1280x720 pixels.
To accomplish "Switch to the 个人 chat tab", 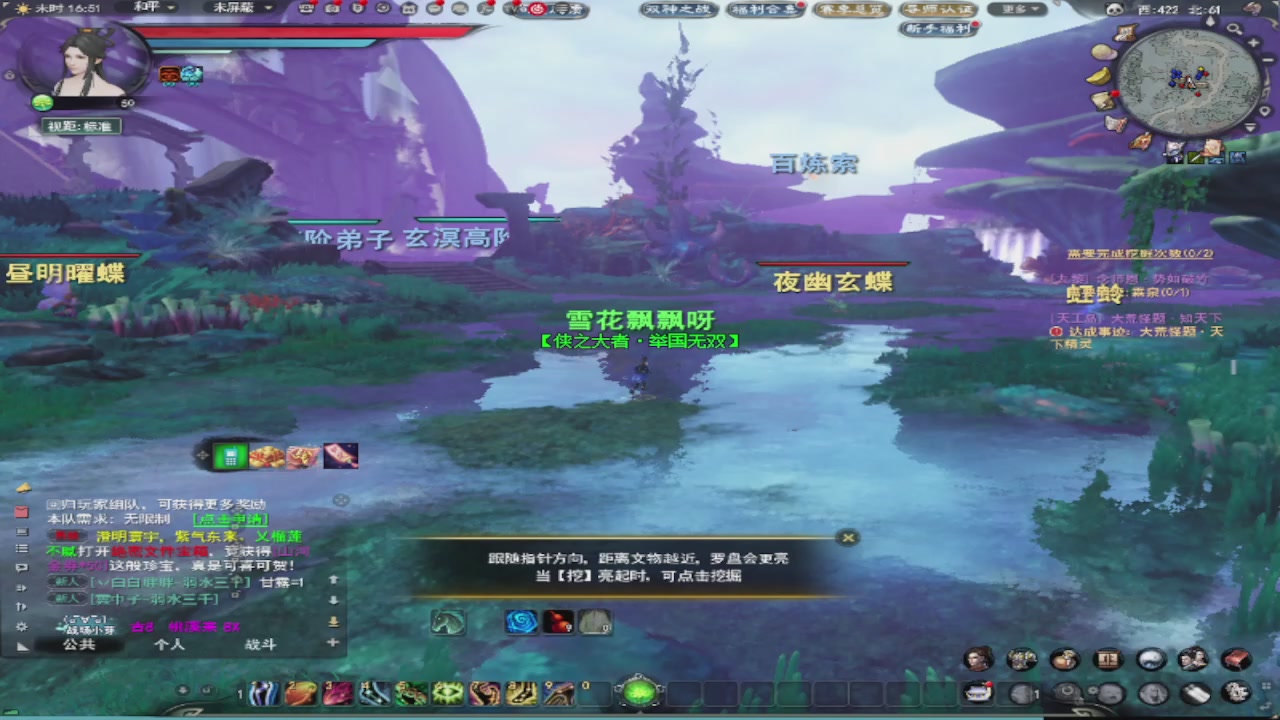I will [168, 645].
